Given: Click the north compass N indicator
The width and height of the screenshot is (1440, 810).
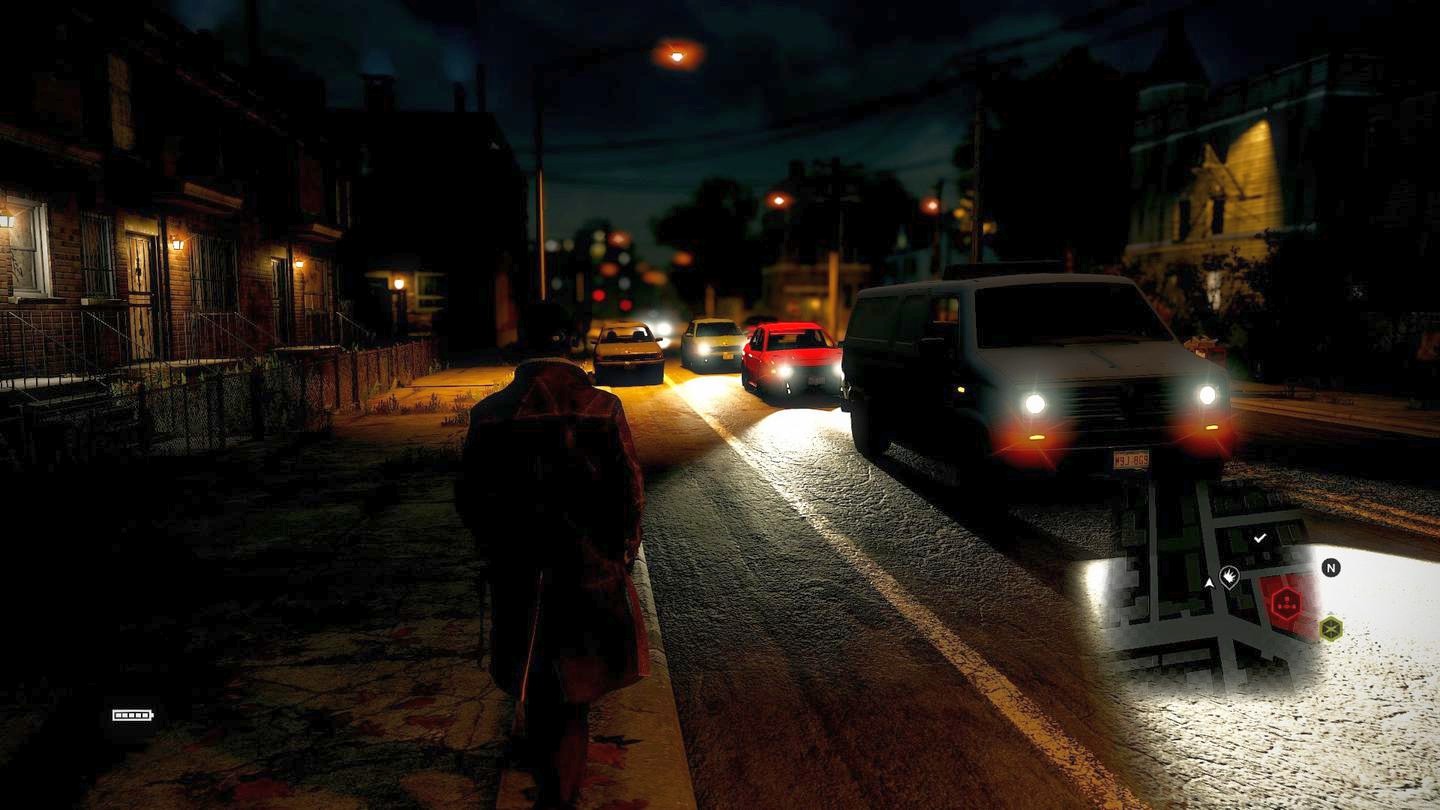Looking at the screenshot, I should click(x=1330, y=568).
